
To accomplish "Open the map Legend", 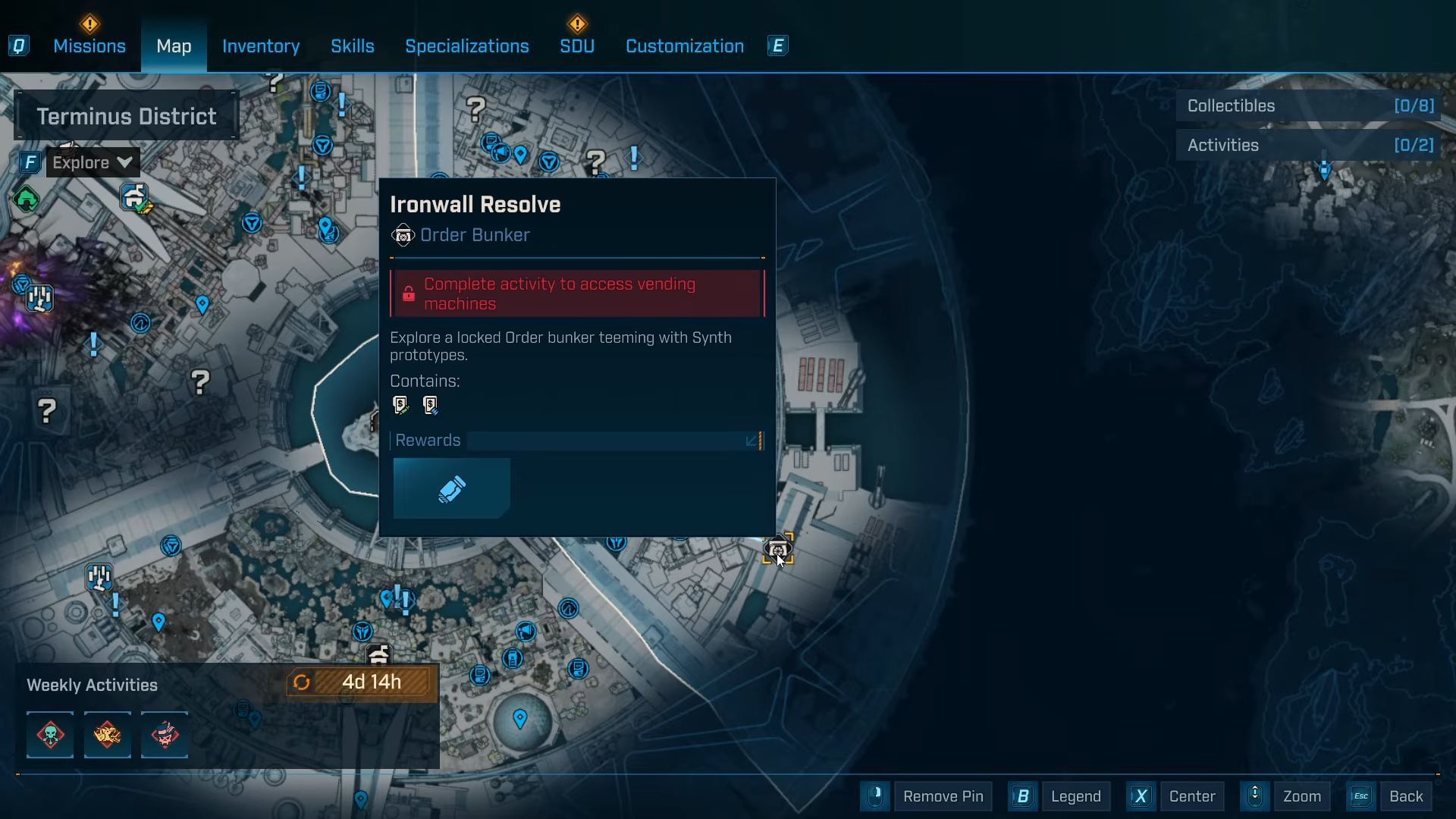I will [x=1075, y=796].
